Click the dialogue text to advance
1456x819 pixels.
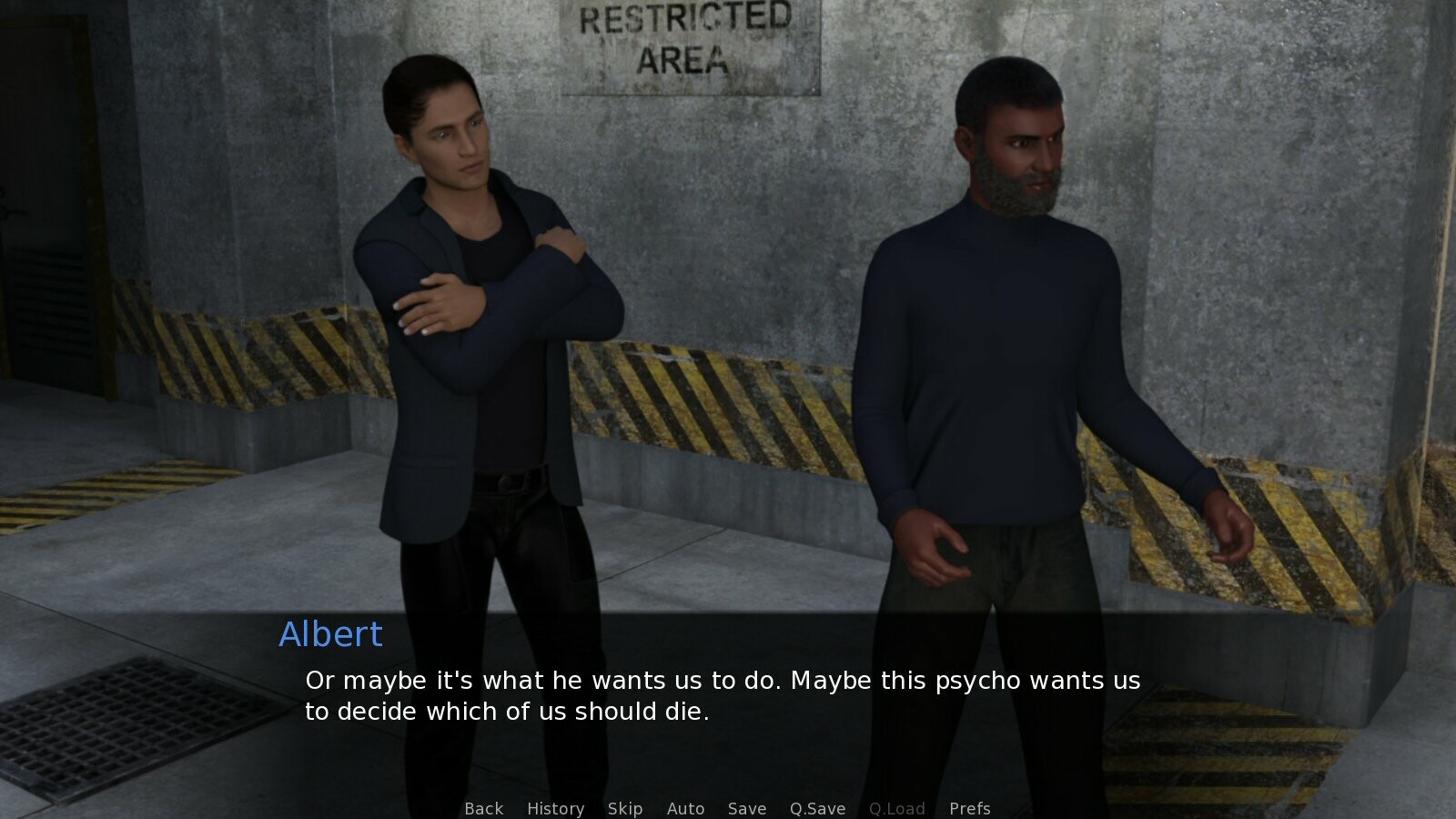719,694
